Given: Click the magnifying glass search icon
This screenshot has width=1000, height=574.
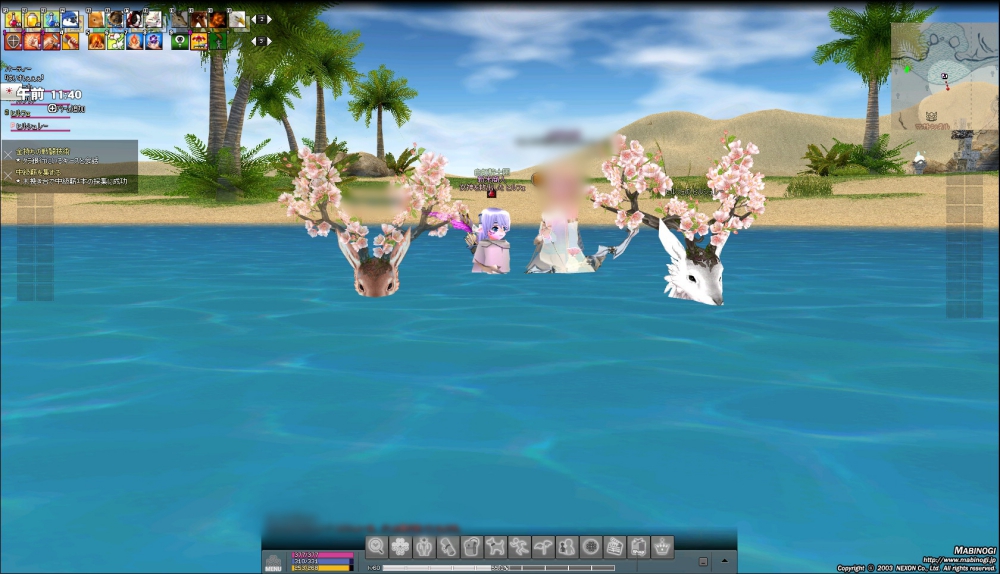Looking at the screenshot, I should pyautogui.click(x=376, y=546).
